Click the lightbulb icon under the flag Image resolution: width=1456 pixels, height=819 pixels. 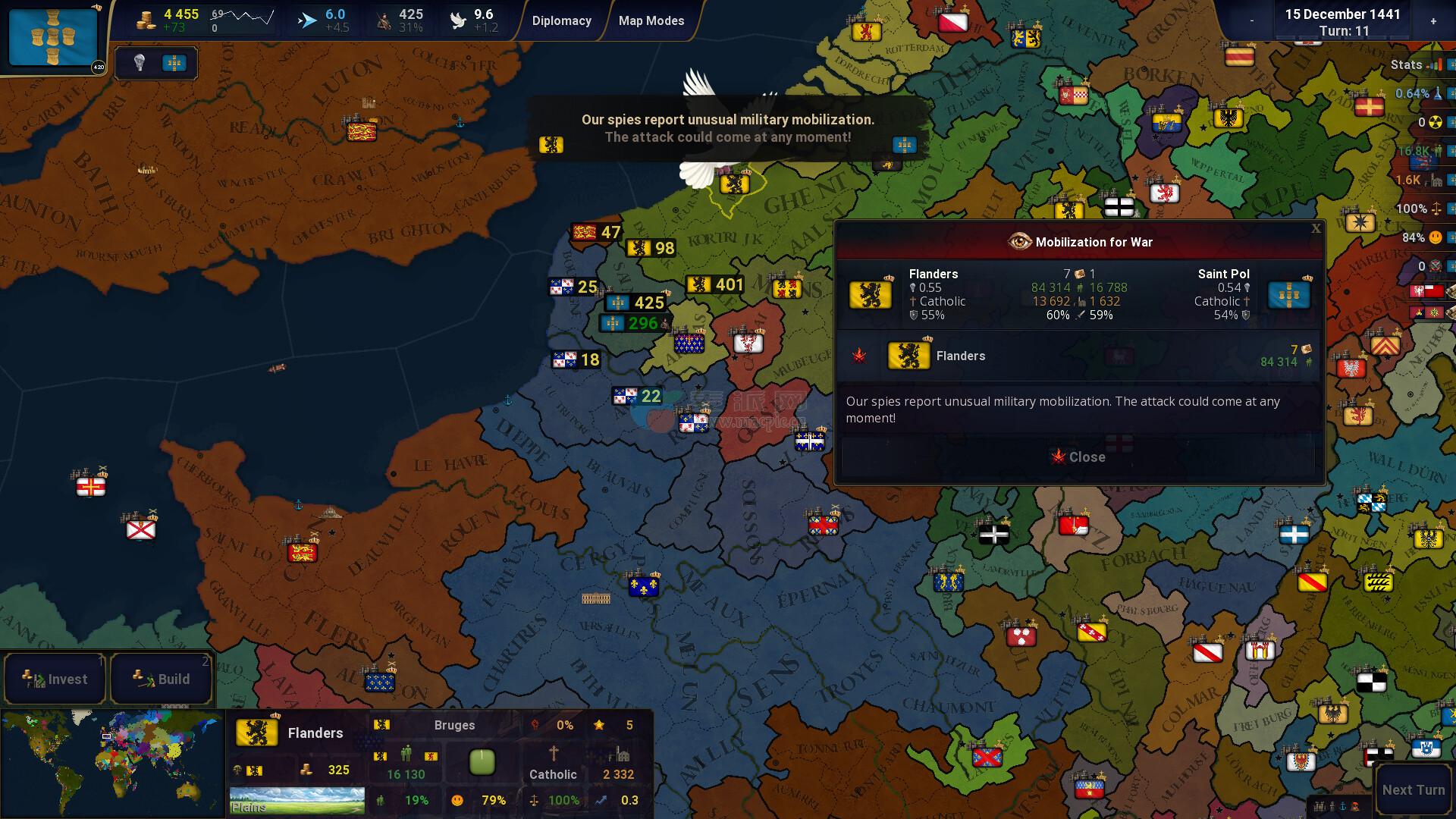pyautogui.click(x=140, y=63)
